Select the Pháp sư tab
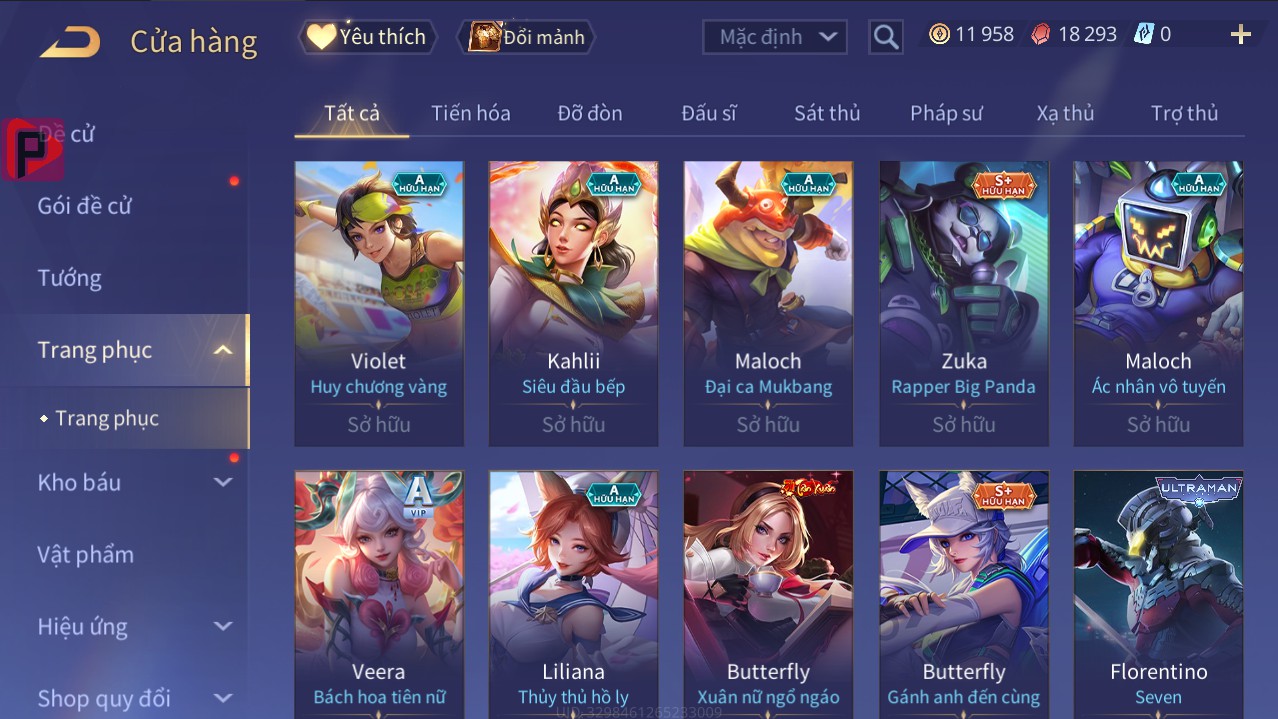Image resolution: width=1278 pixels, height=719 pixels. coord(946,113)
